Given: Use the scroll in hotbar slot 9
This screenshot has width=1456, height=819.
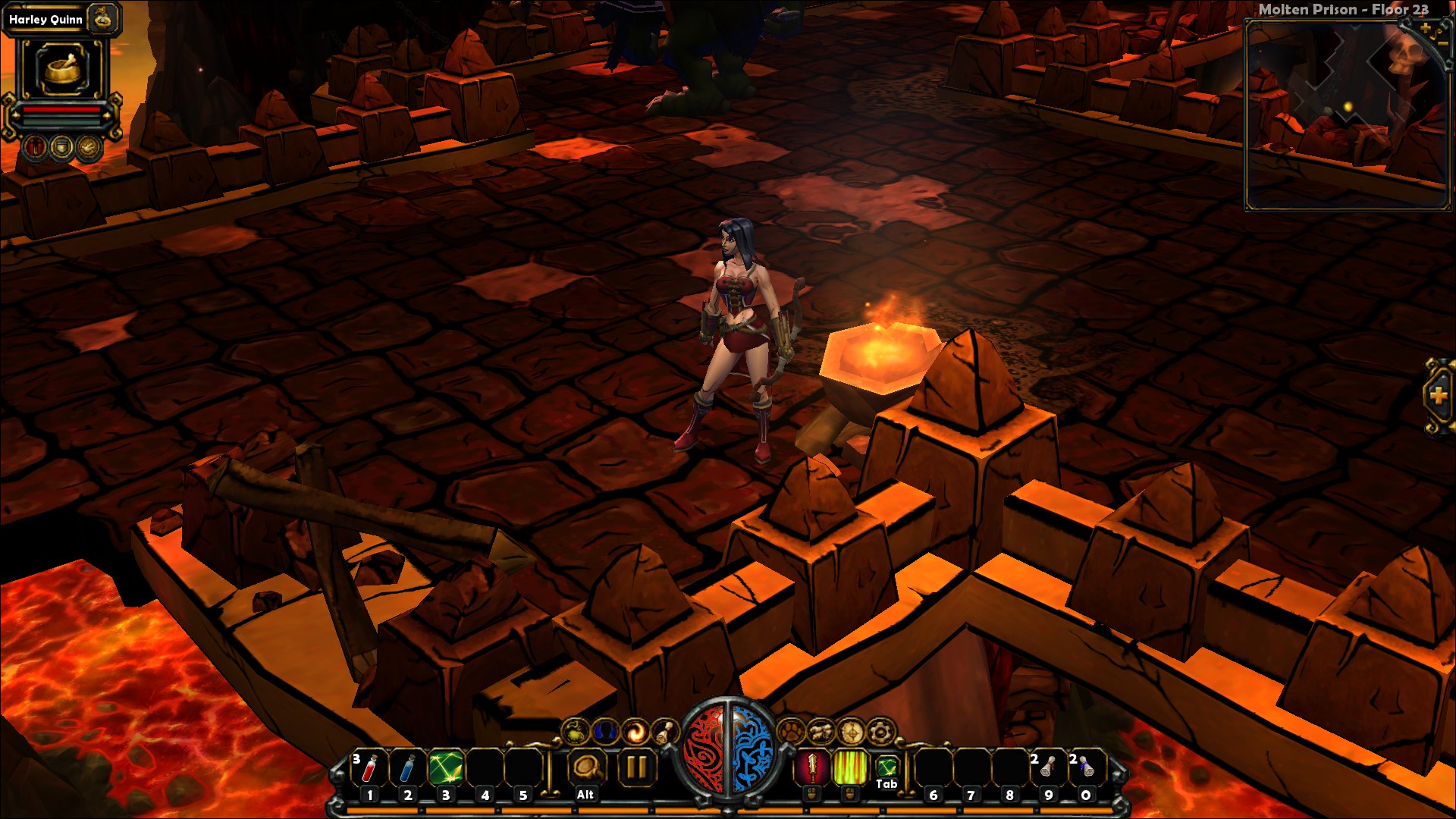Looking at the screenshot, I should (x=1048, y=768).
